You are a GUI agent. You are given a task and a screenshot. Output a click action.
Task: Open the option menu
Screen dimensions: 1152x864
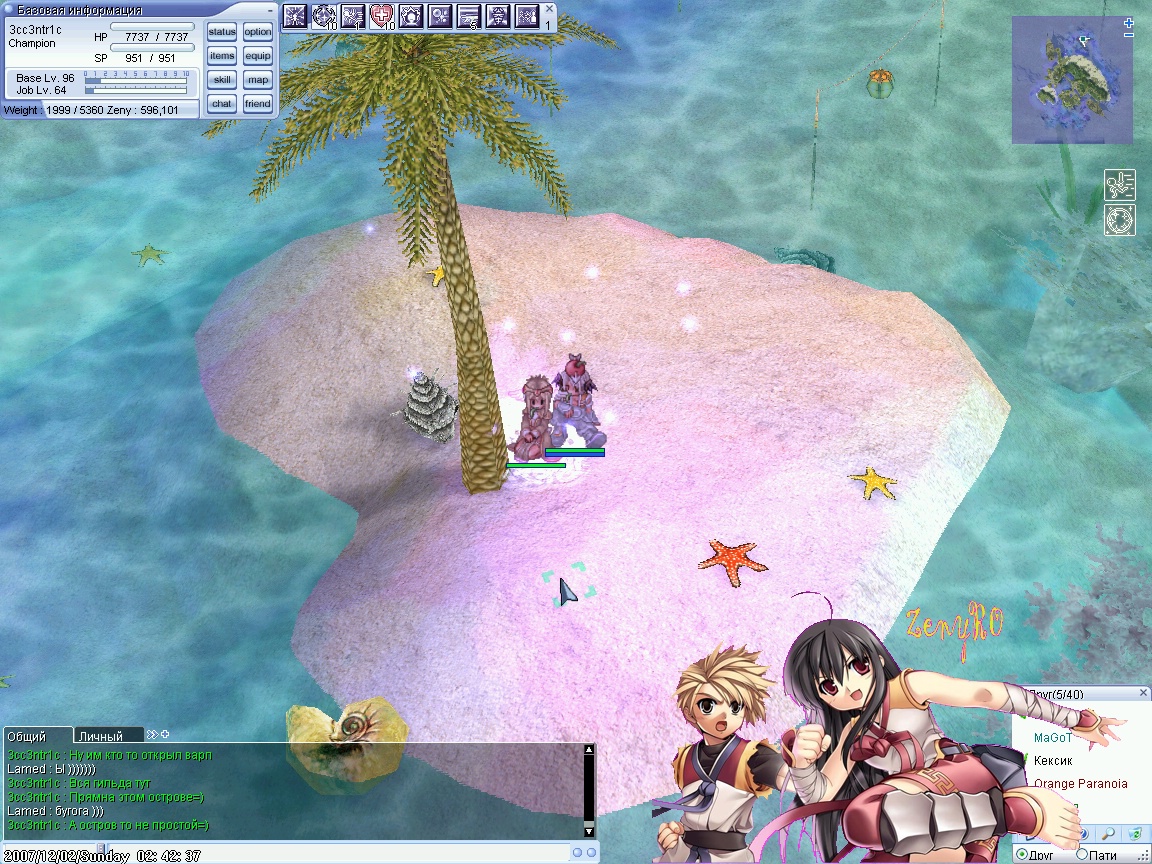pos(257,32)
